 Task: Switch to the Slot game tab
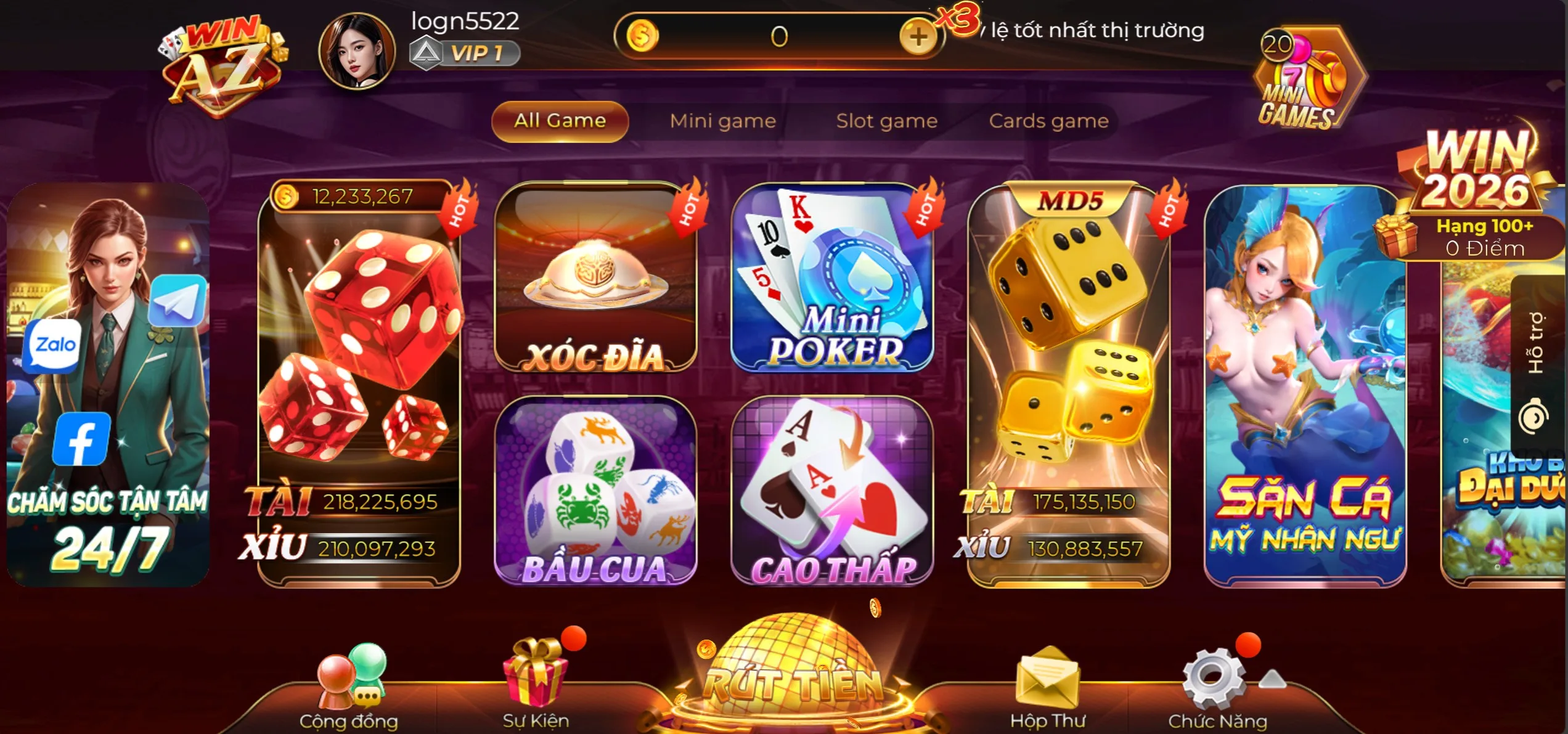(x=886, y=121)
